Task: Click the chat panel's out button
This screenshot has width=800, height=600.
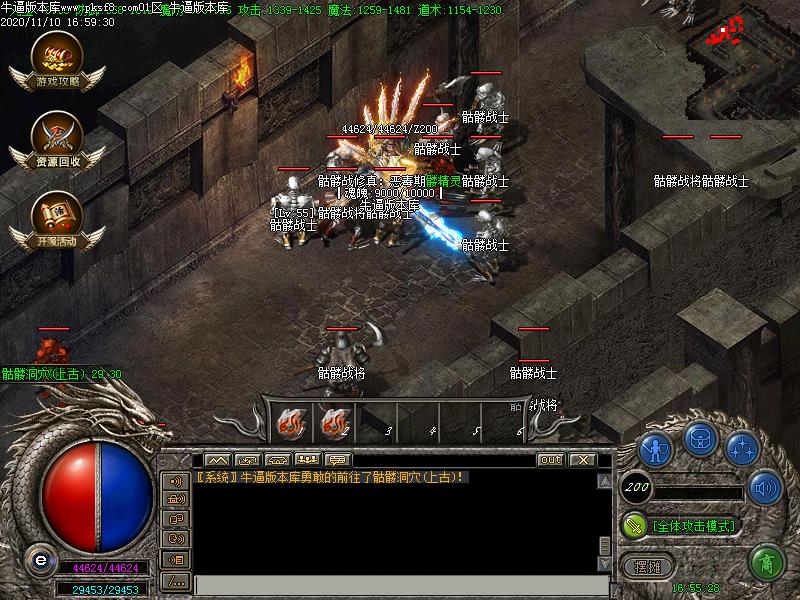Action: (x=550, y=460)
